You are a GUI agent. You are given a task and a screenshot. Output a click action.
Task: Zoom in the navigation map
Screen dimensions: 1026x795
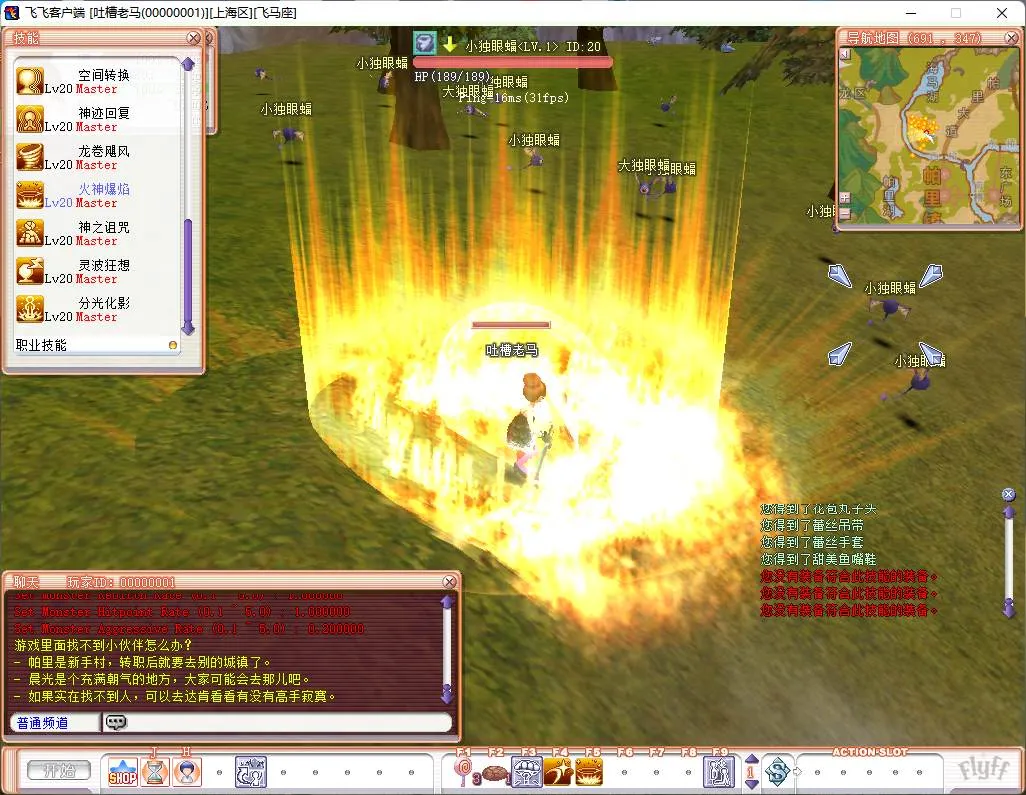point(845,198)
